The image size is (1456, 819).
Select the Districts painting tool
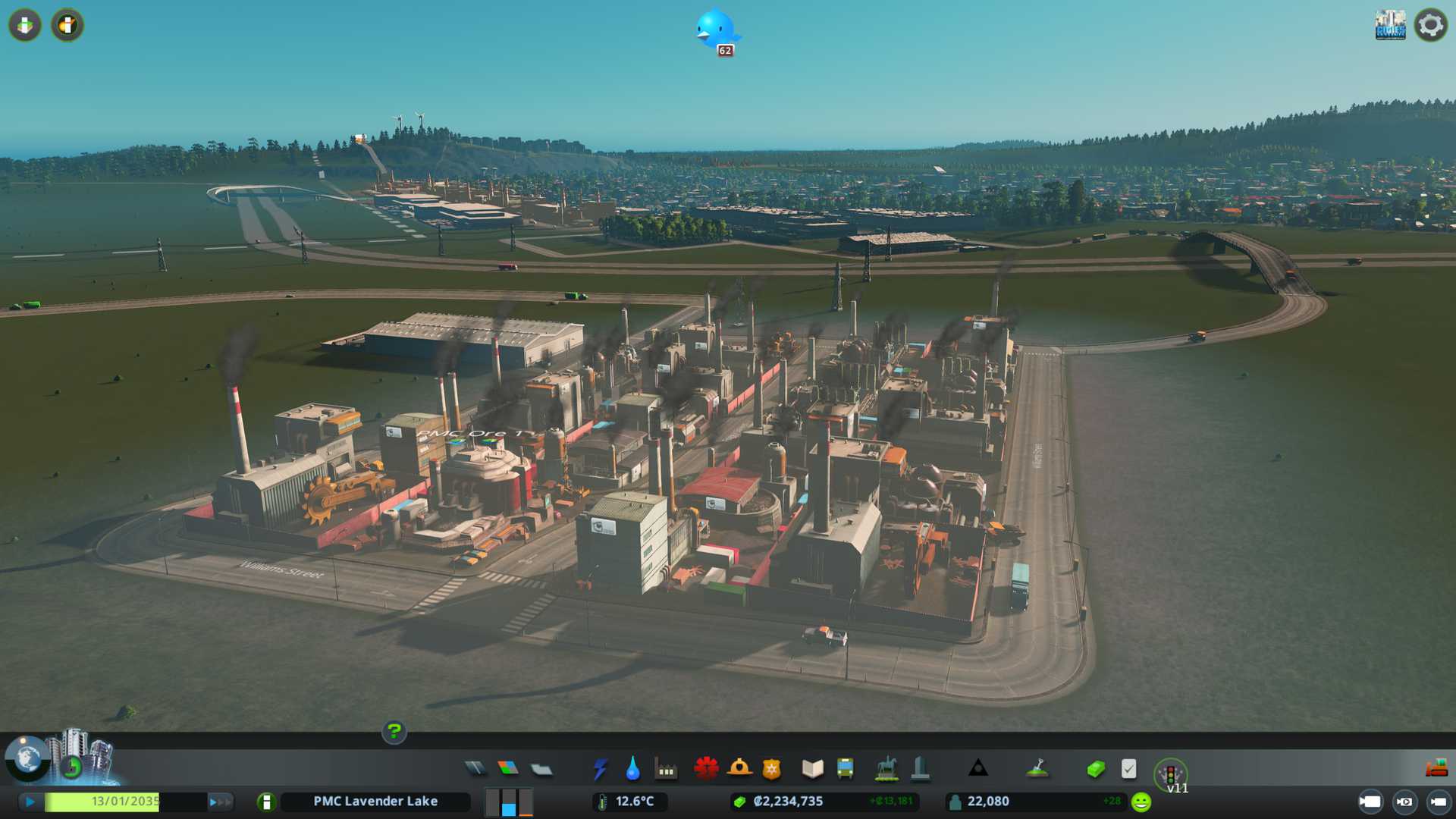pos(541,770)
